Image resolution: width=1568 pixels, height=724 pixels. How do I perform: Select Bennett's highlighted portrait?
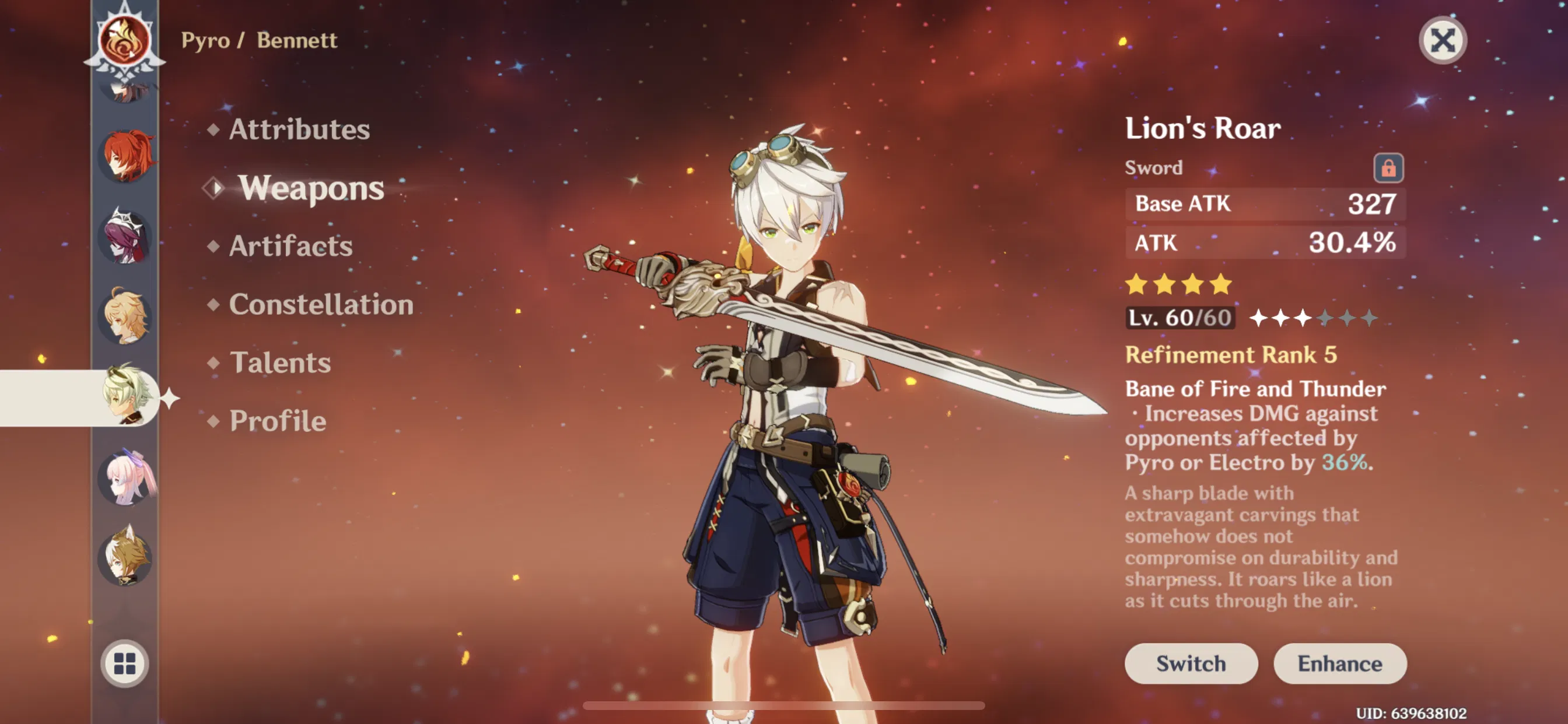pos(126,396)
